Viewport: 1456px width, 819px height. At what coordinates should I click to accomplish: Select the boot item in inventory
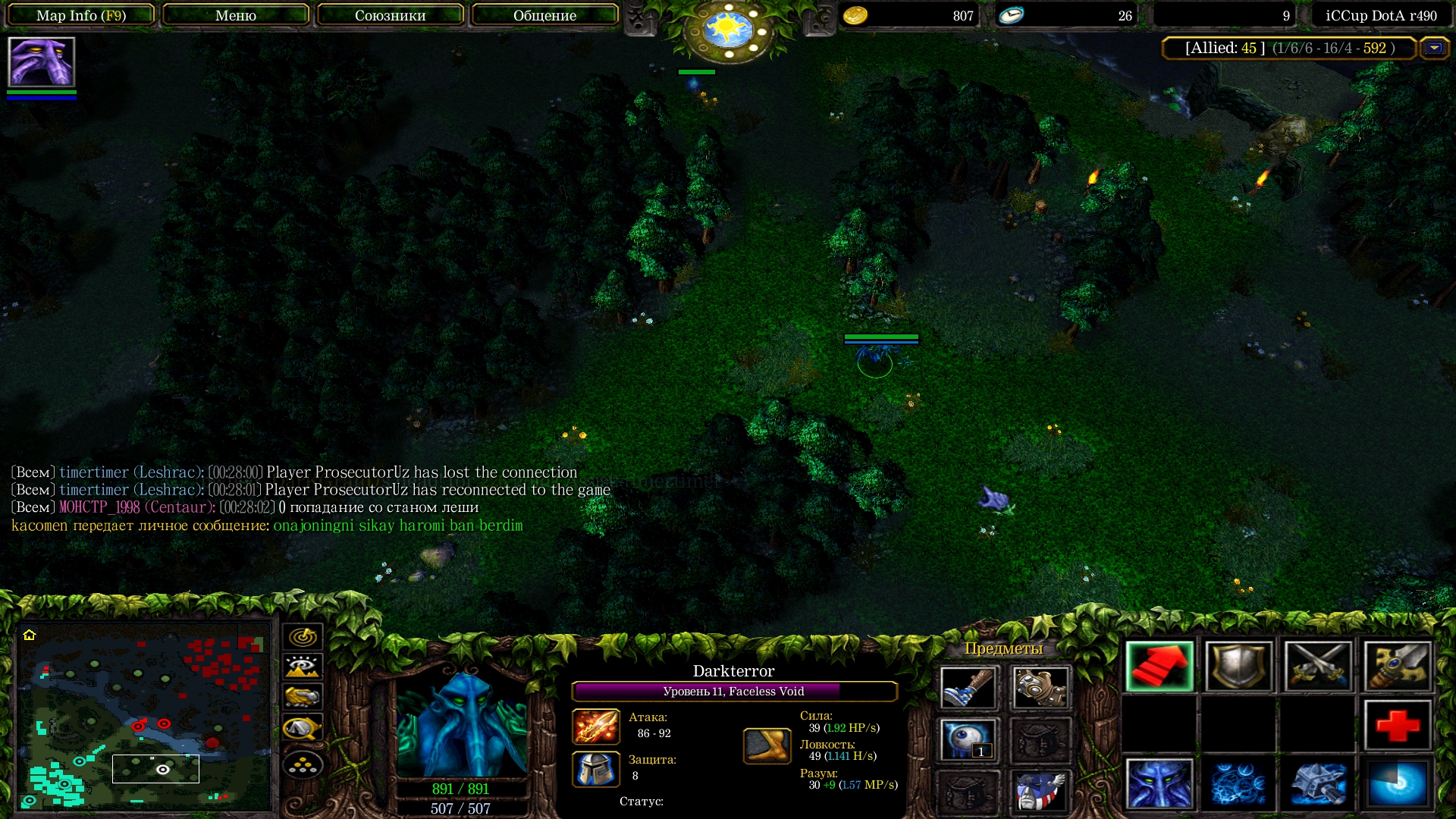(967, 688)
